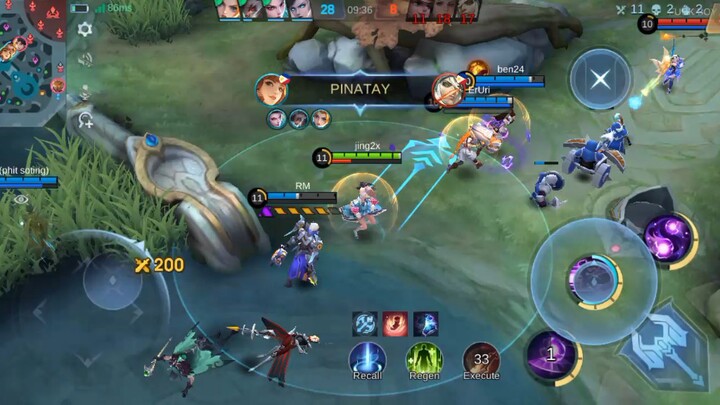Select the red flame equipment icon
Screen dimensions: 720x405
[x=395, y=324]
